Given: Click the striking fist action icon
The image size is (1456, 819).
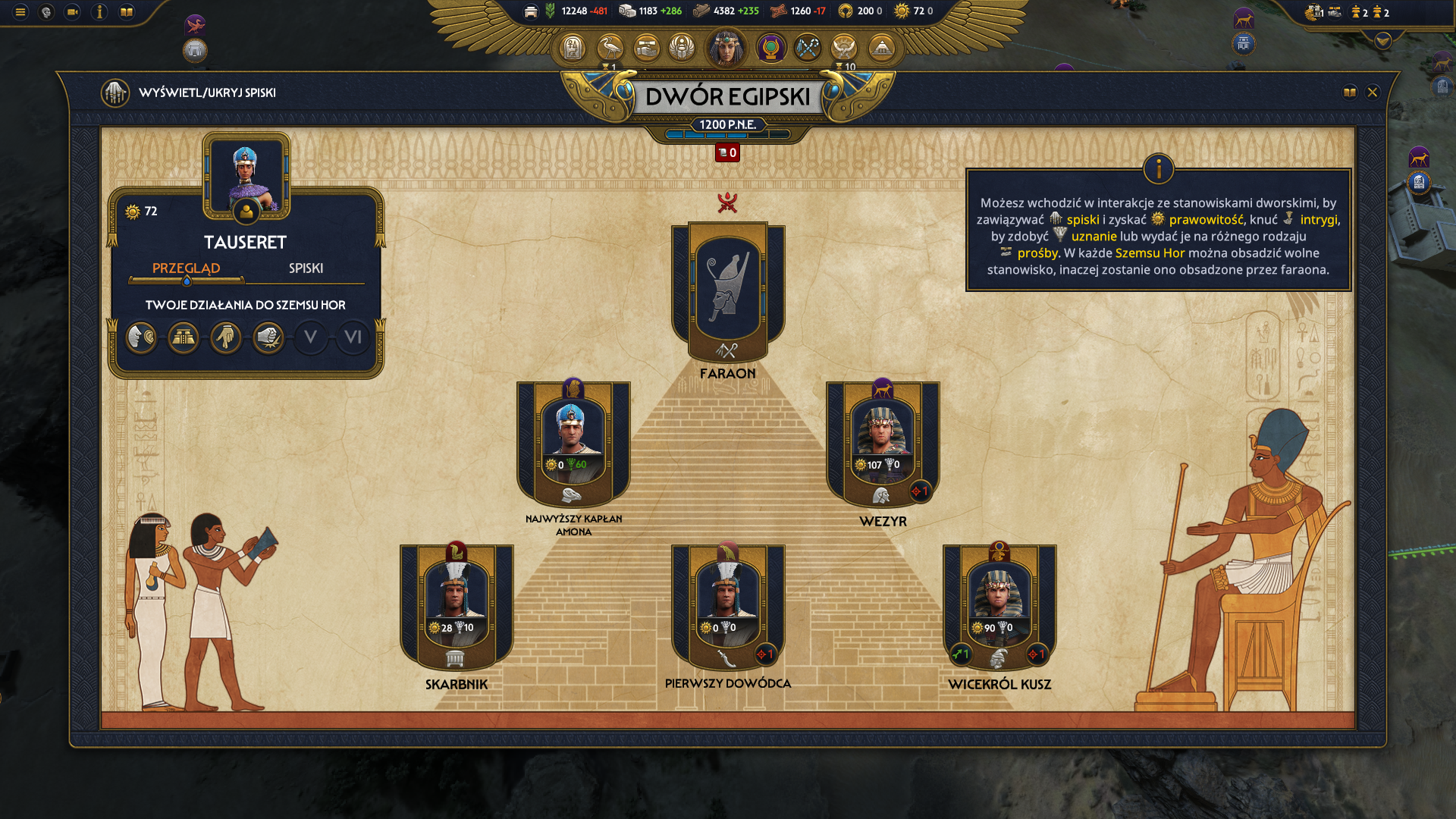Looking at the screenshot, I should (x=268, y=337).
